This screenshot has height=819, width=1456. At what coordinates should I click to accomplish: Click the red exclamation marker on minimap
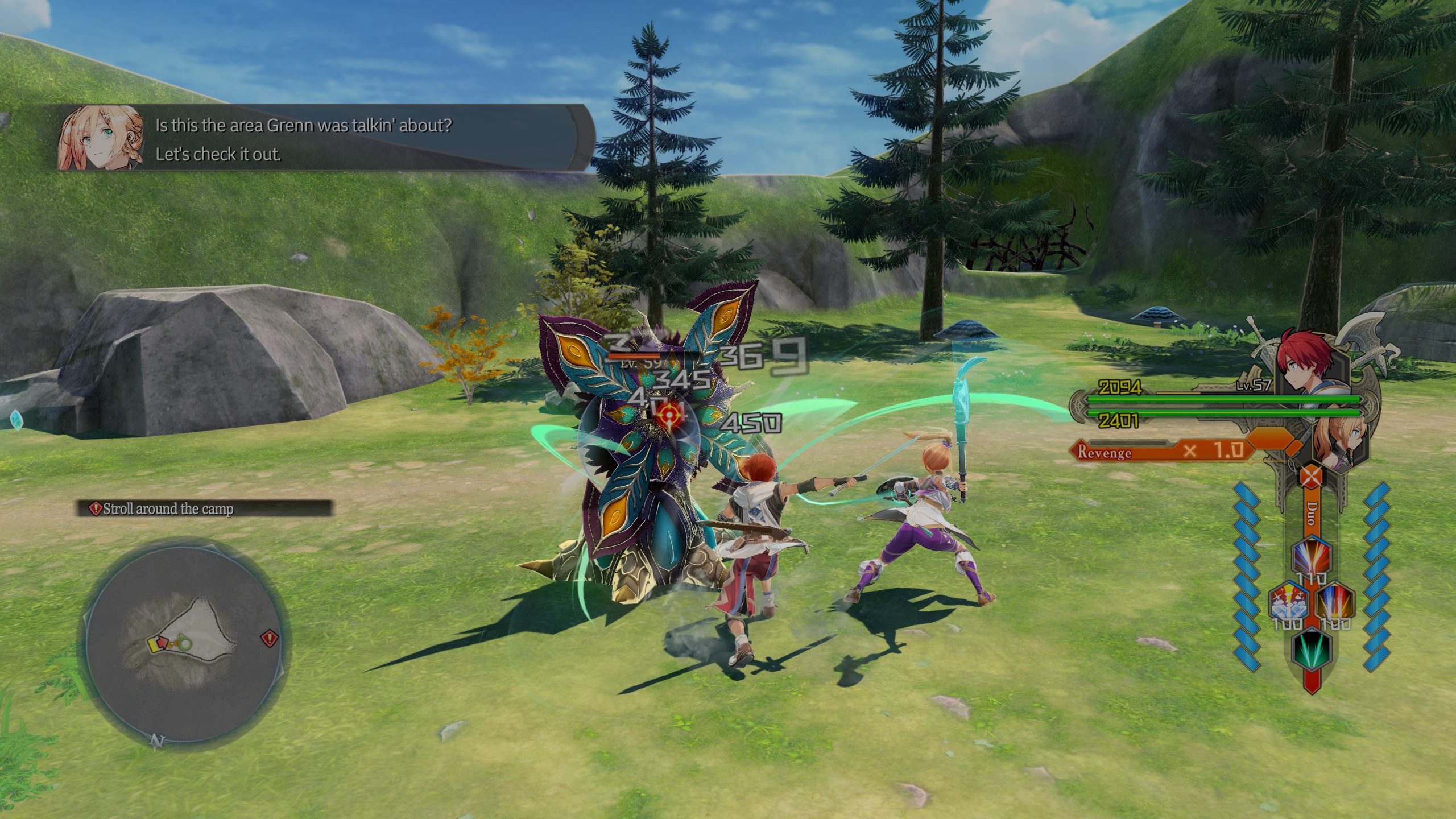pyautogui.click(x=270, y=638)
